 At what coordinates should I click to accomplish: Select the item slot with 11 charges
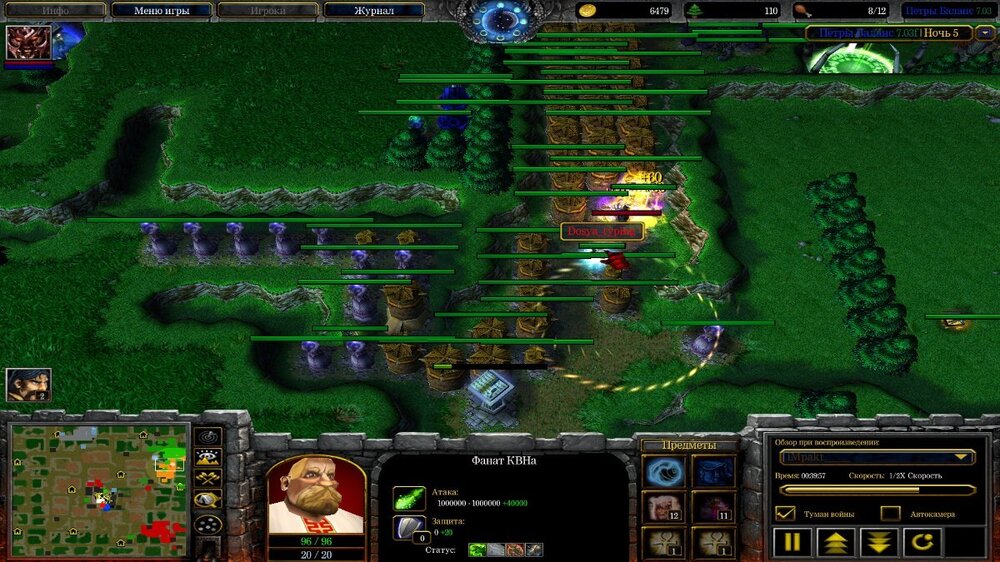(713, 507)
